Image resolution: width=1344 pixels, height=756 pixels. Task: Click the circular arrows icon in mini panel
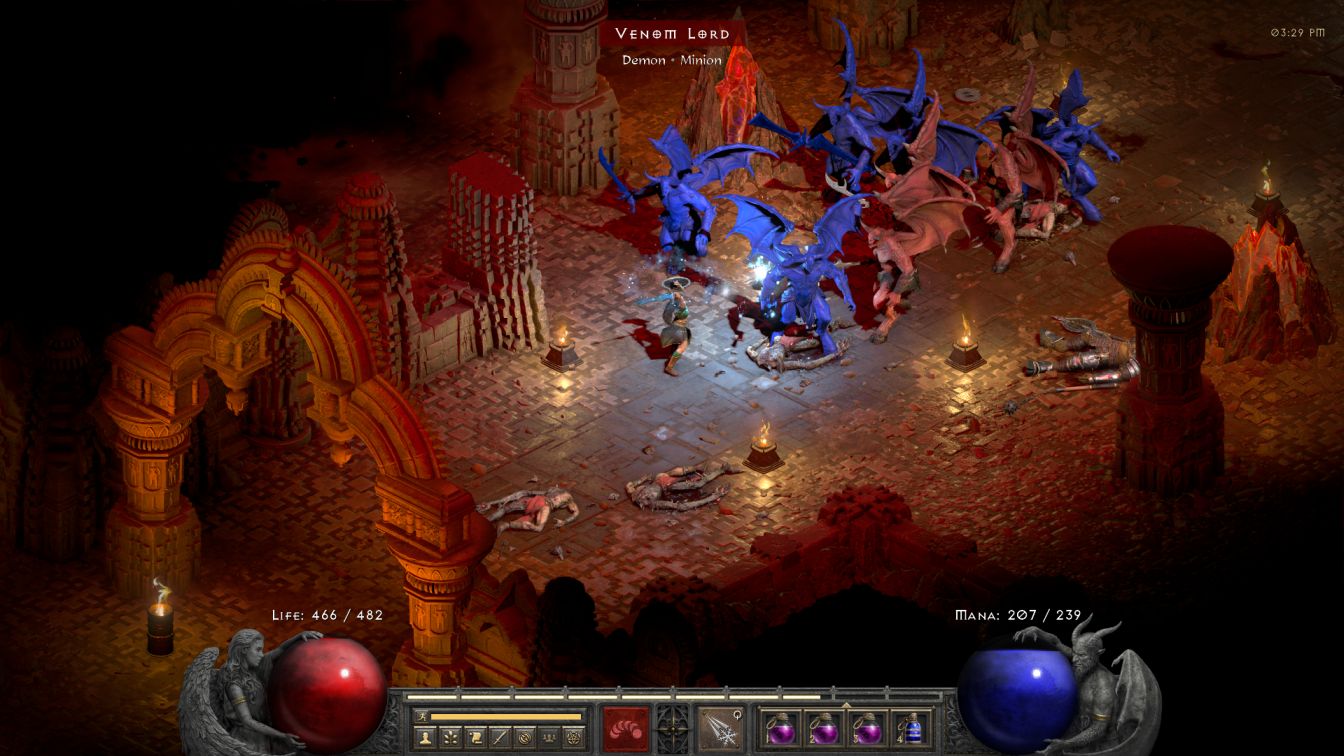[x=524, y=738]
